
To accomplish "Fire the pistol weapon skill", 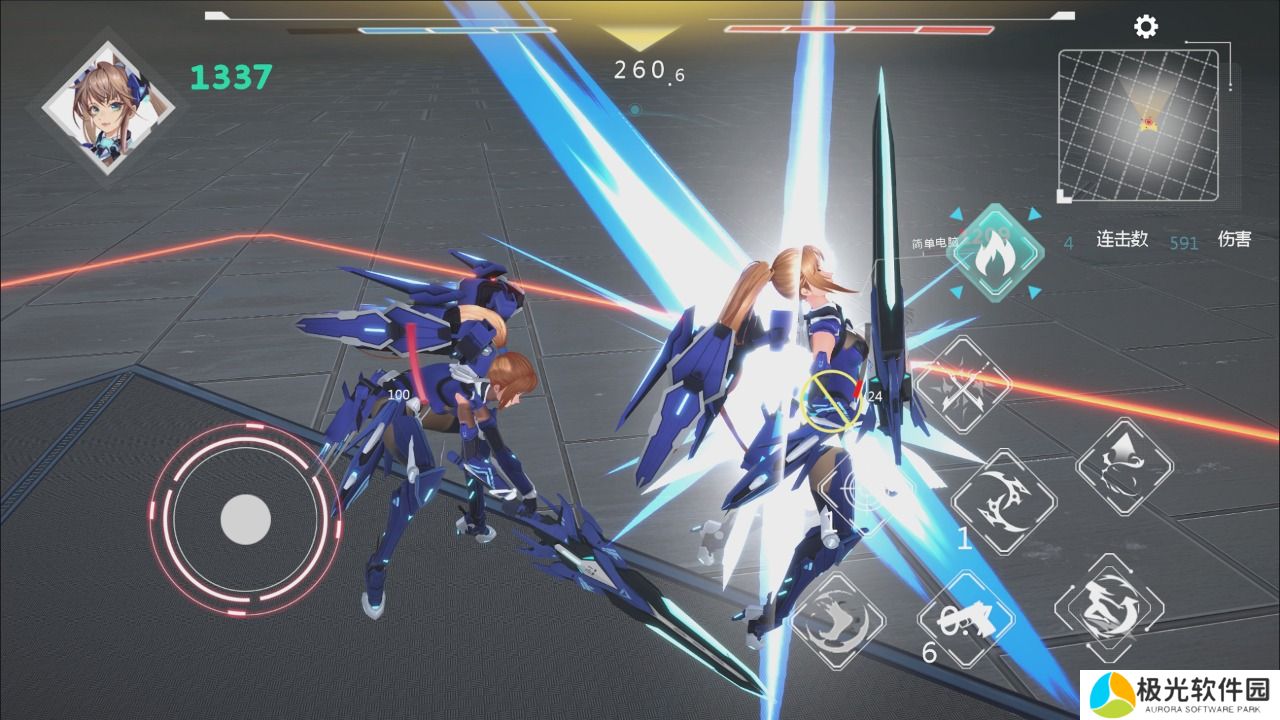I will tap(965, 620).
